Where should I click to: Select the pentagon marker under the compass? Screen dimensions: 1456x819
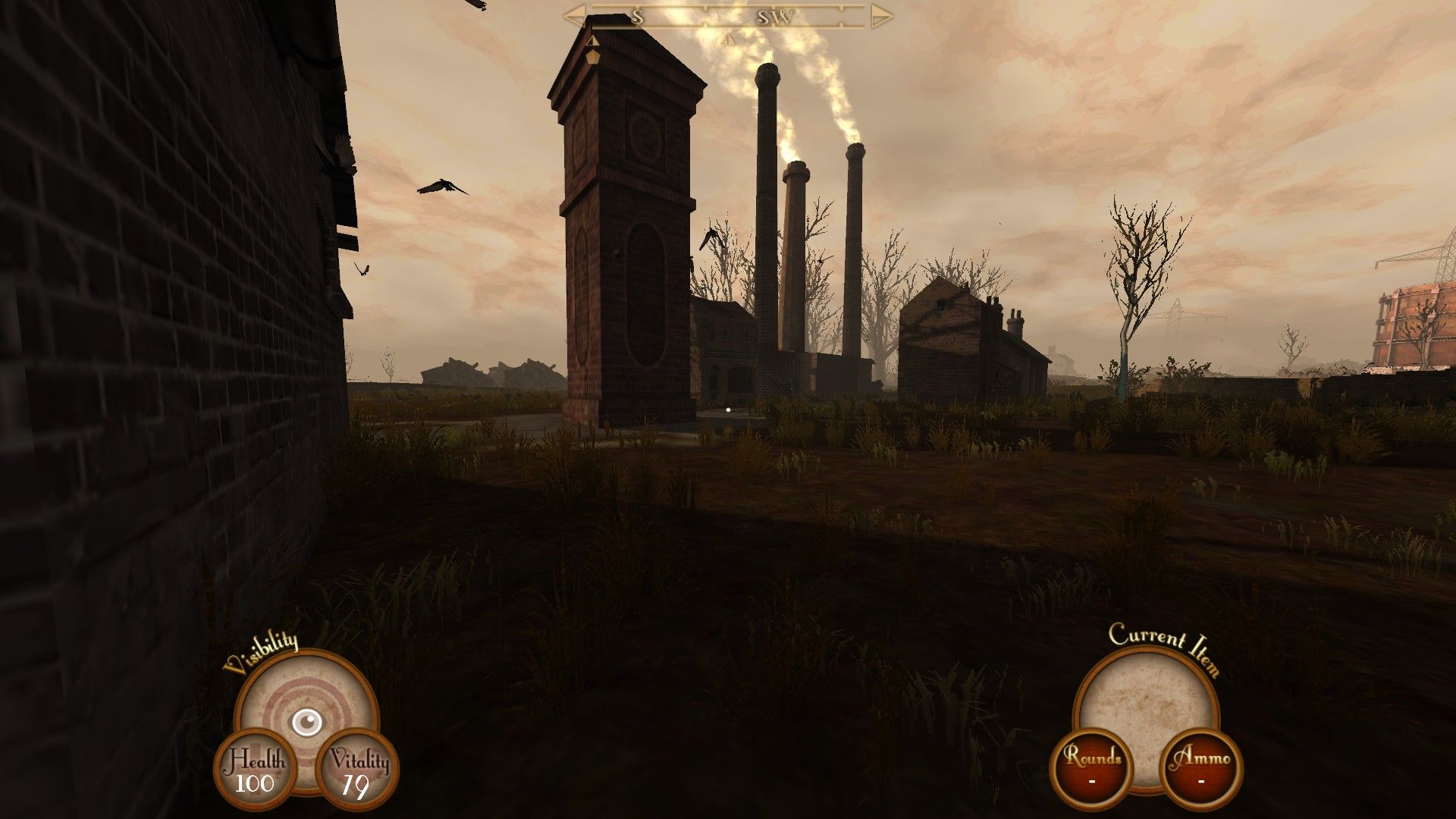(593, 56)
